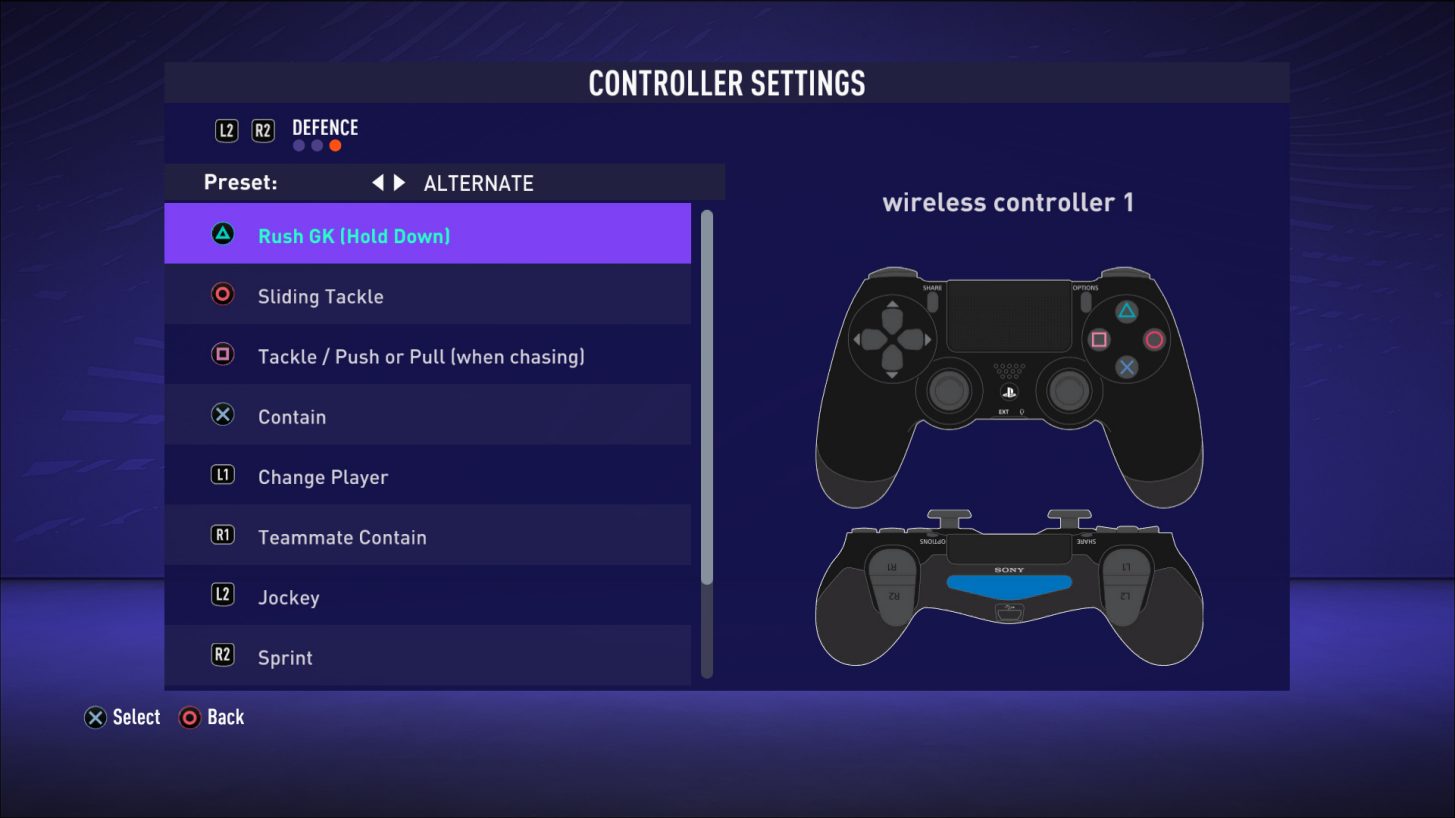Switch to the R2 settings tab
Viewport: 1455px width, 818px height.
(262, 129)
